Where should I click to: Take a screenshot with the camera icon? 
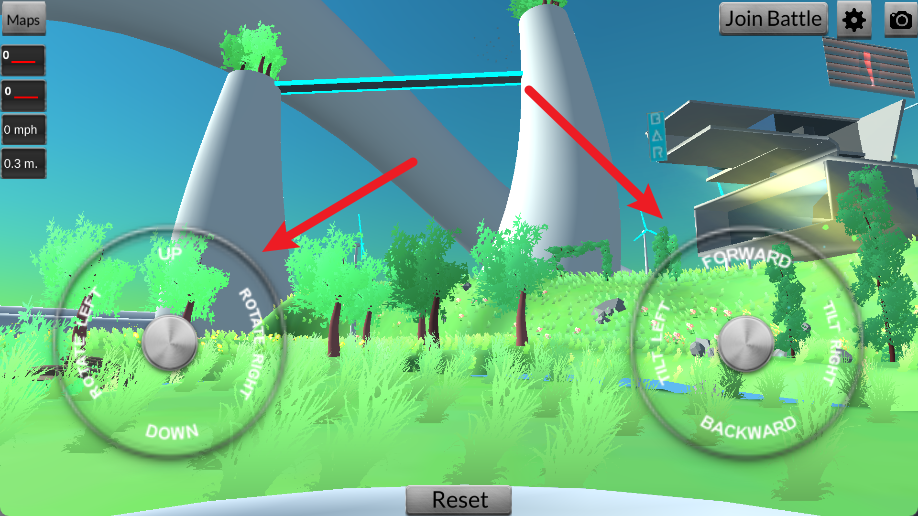(x=901, y=19)
